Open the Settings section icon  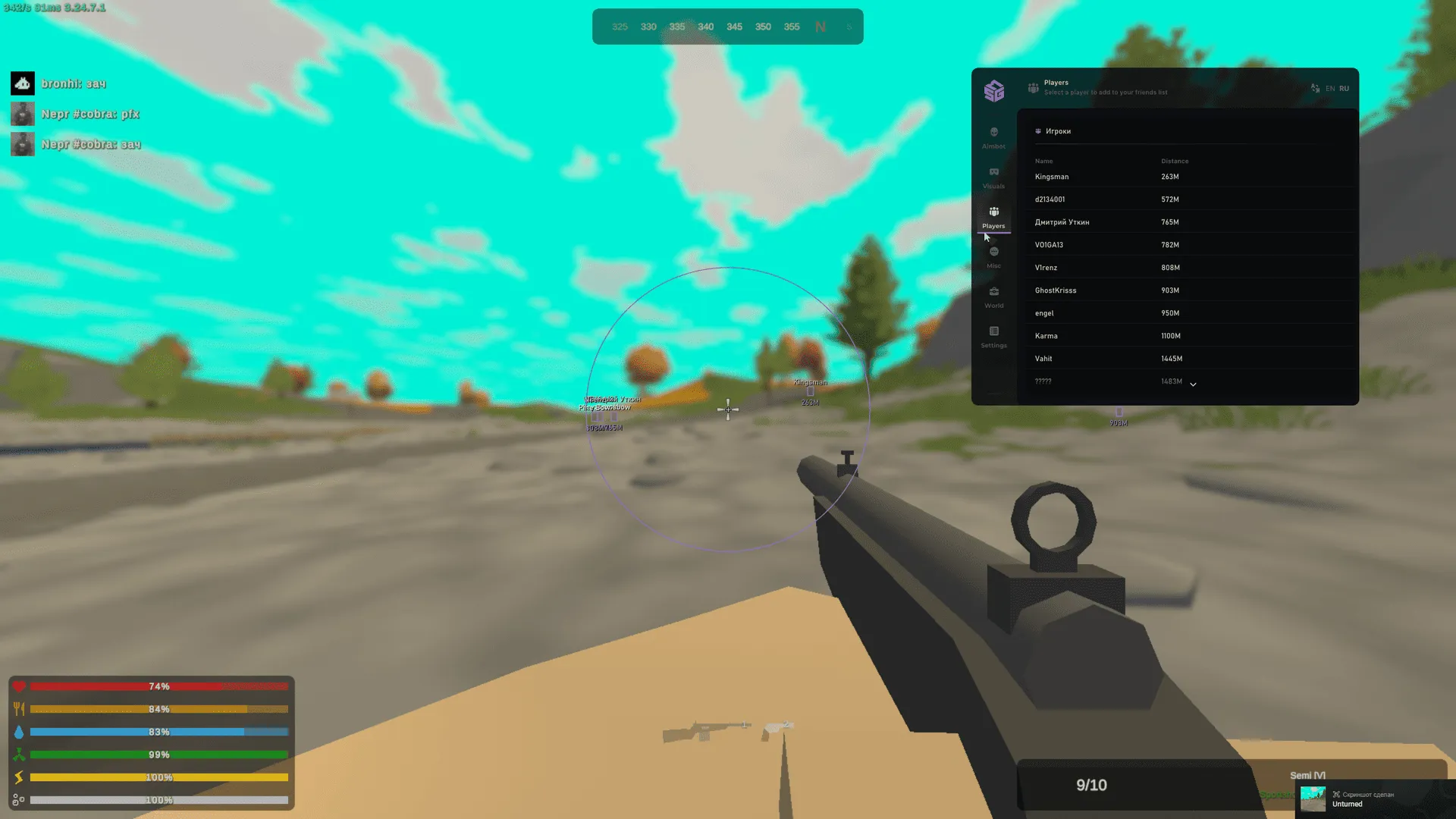[x=993, y=336]
